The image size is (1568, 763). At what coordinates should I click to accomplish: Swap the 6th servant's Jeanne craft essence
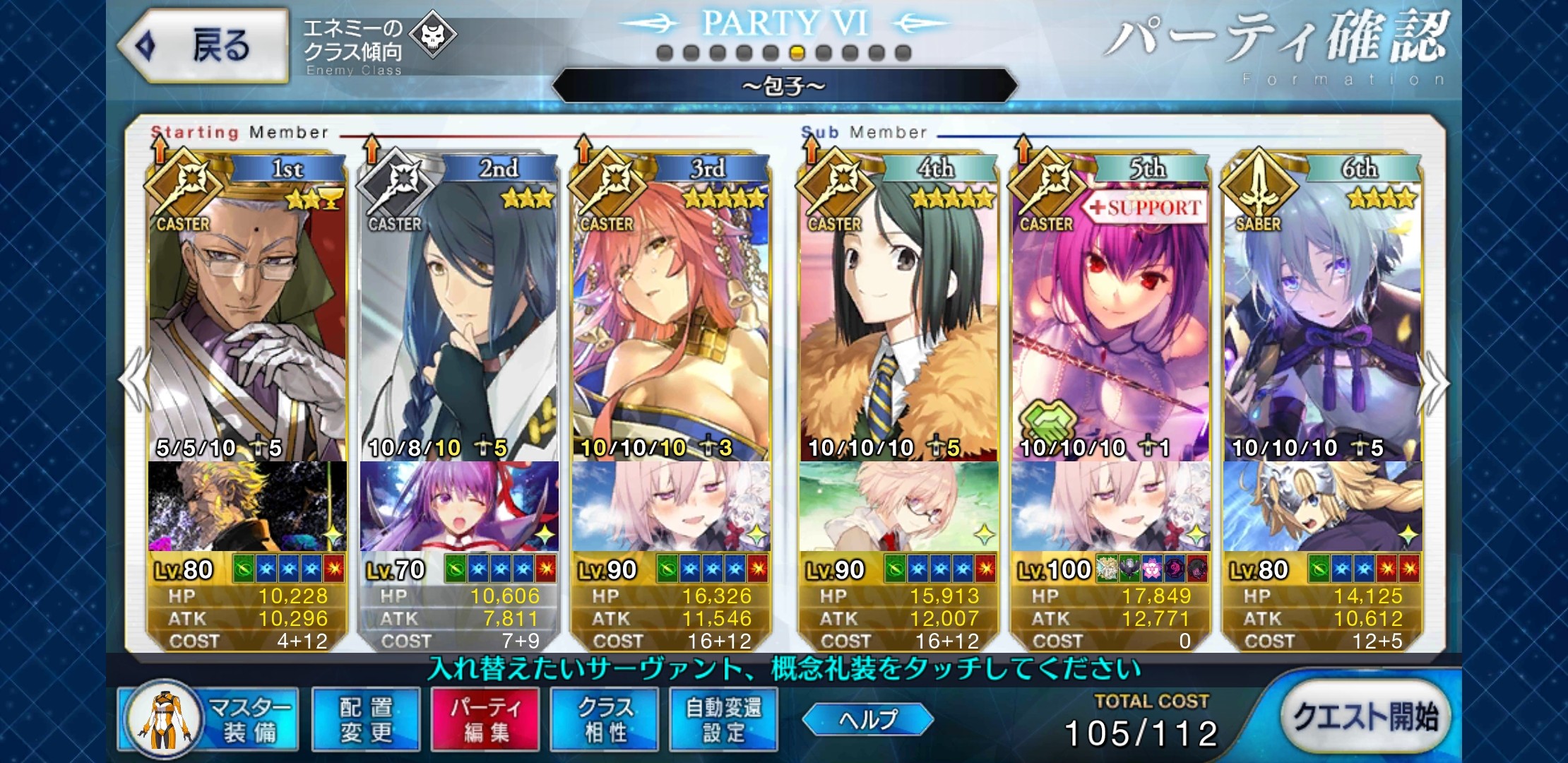point(1322,506)
